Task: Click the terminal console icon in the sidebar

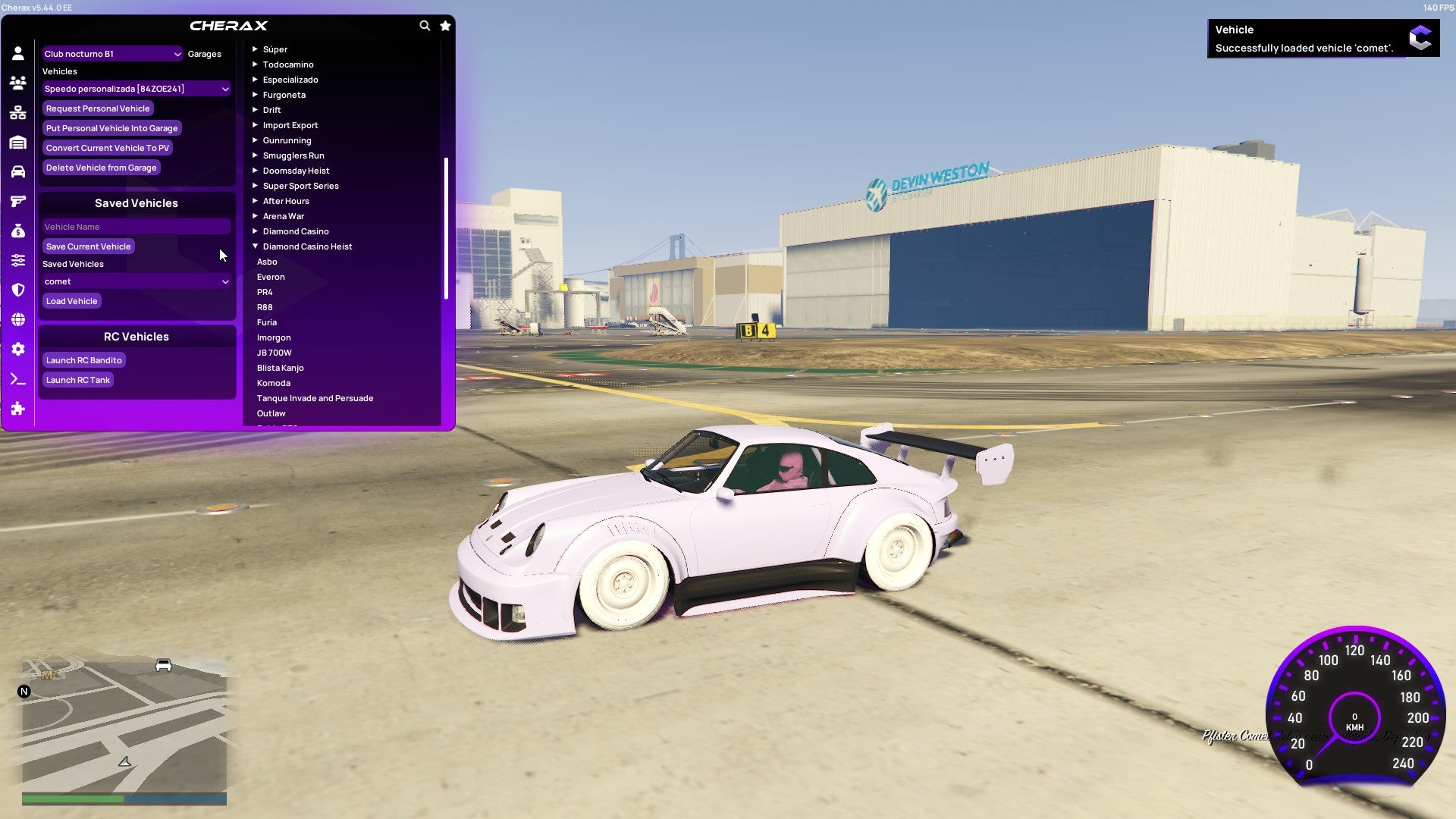Action: pos(18,379)
